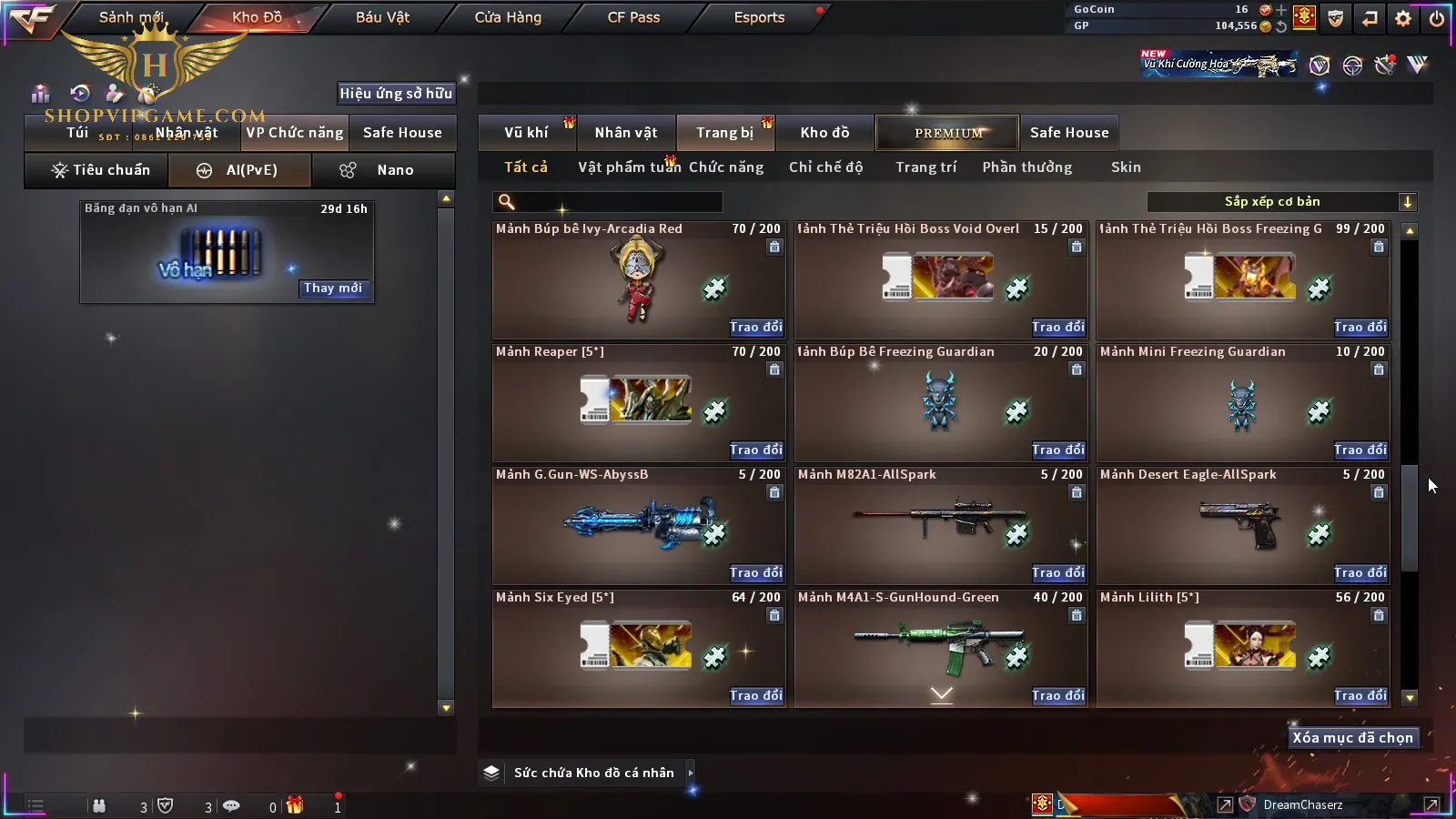Screen dimensions: 1456x819
Task: Pick the Mảnh Desert Eagle-AllSpark slot
Action: [1243, 525]
